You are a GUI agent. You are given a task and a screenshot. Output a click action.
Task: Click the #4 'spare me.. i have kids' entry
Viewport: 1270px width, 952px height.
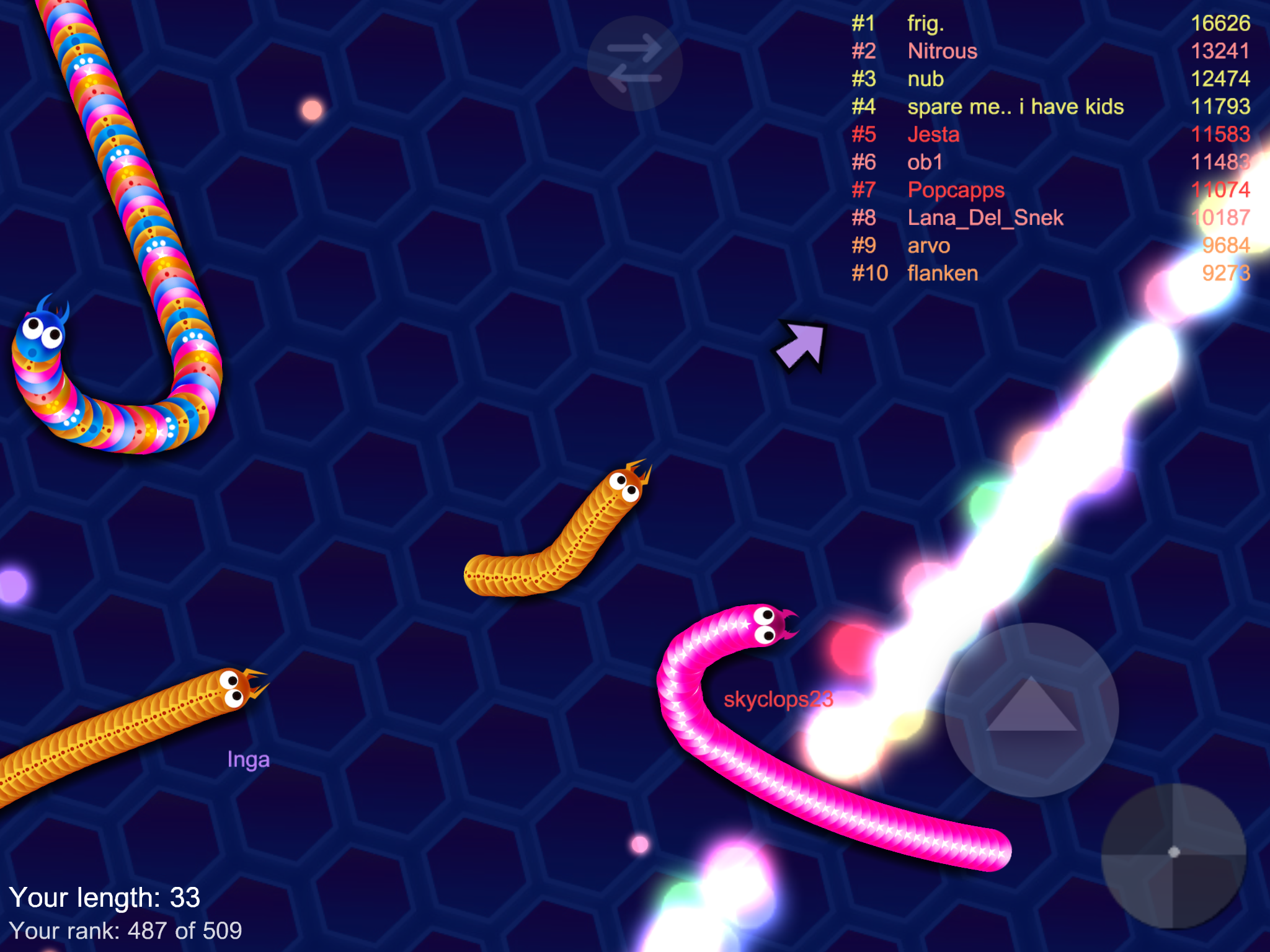pos(1017,107)
